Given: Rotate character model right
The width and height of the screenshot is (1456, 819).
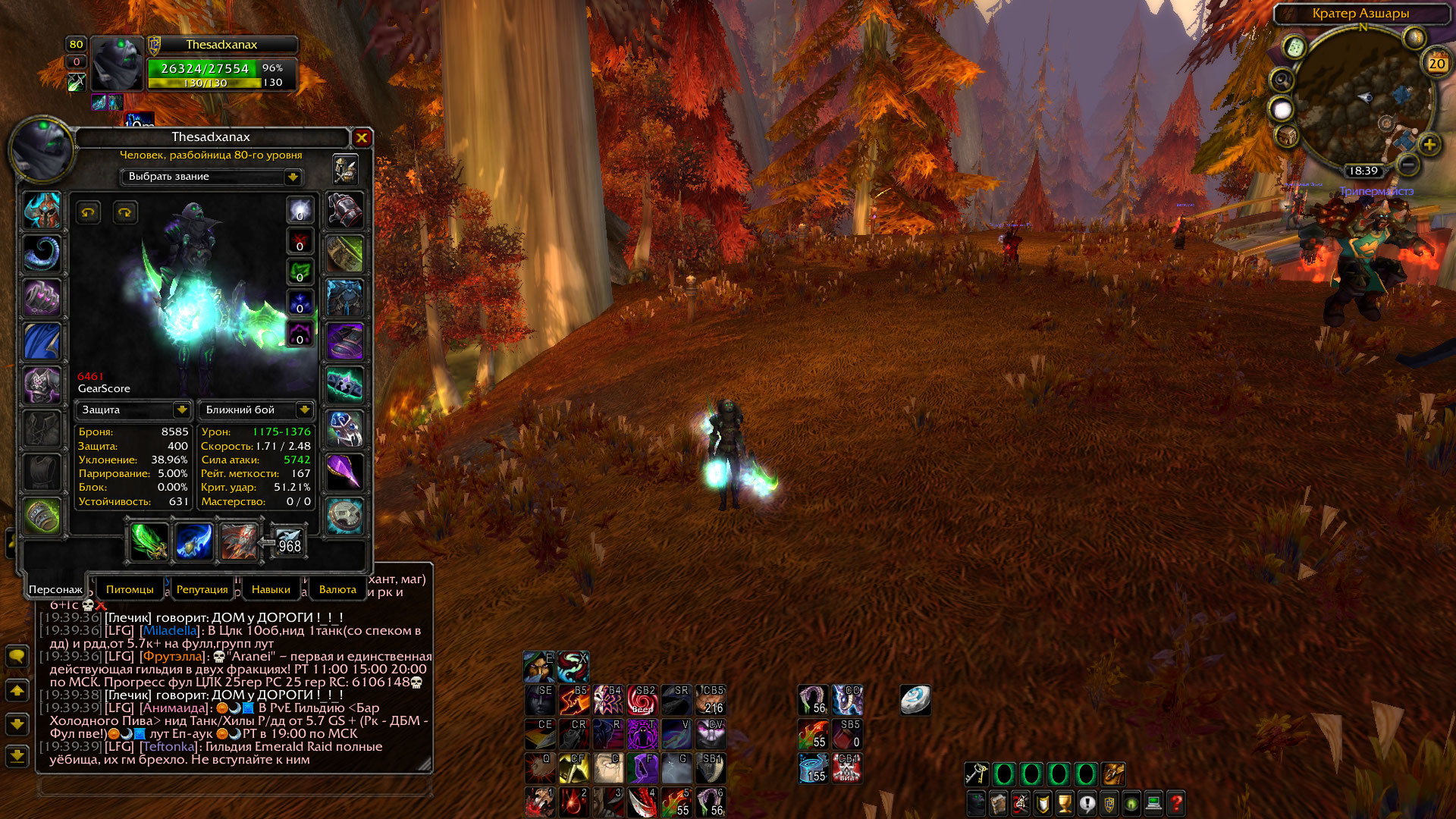Looking at the screenshot, I should click(x=125, y=212).
